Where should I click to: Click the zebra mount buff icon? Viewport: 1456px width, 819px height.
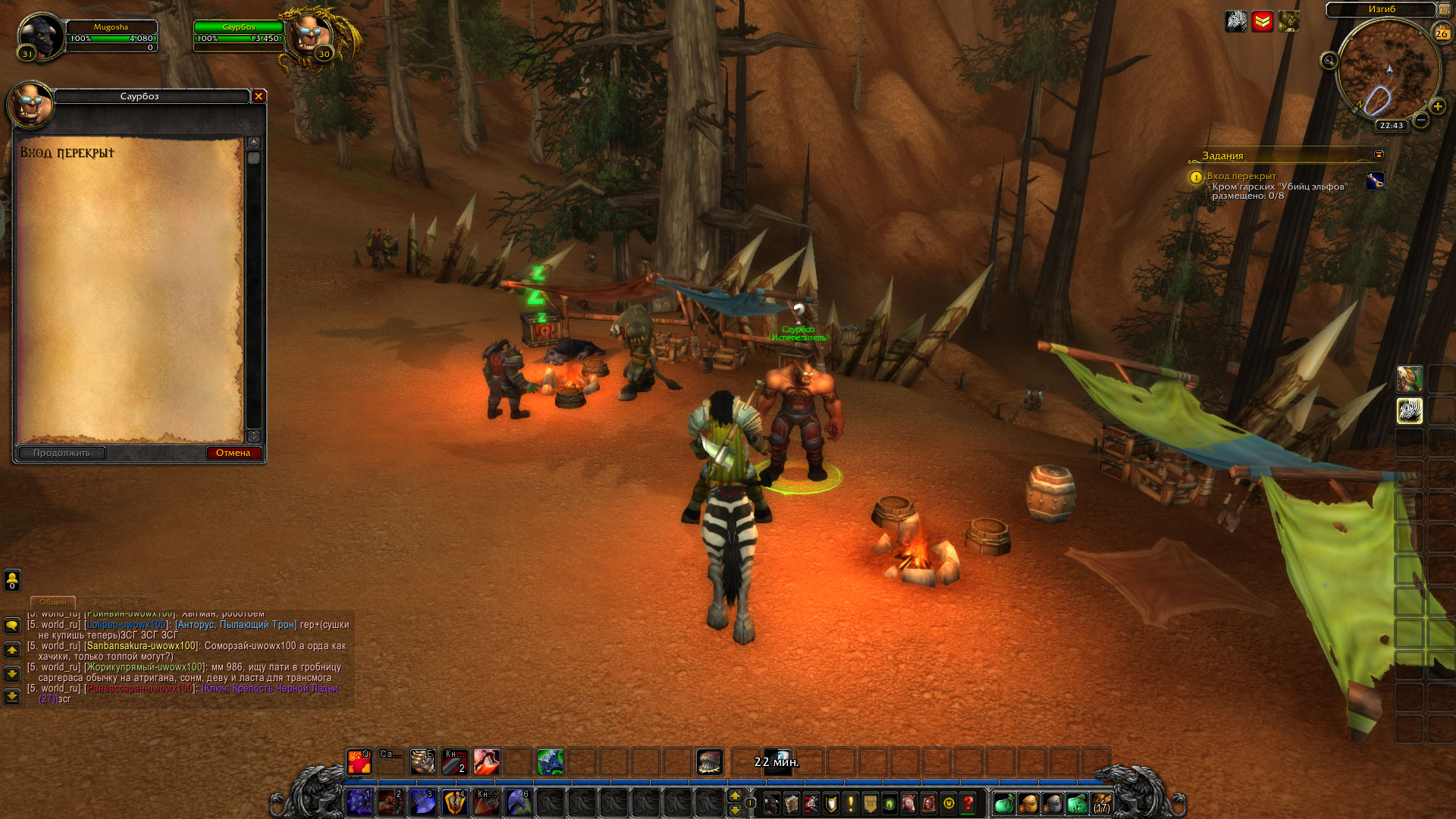click(x=1236, y=21)
